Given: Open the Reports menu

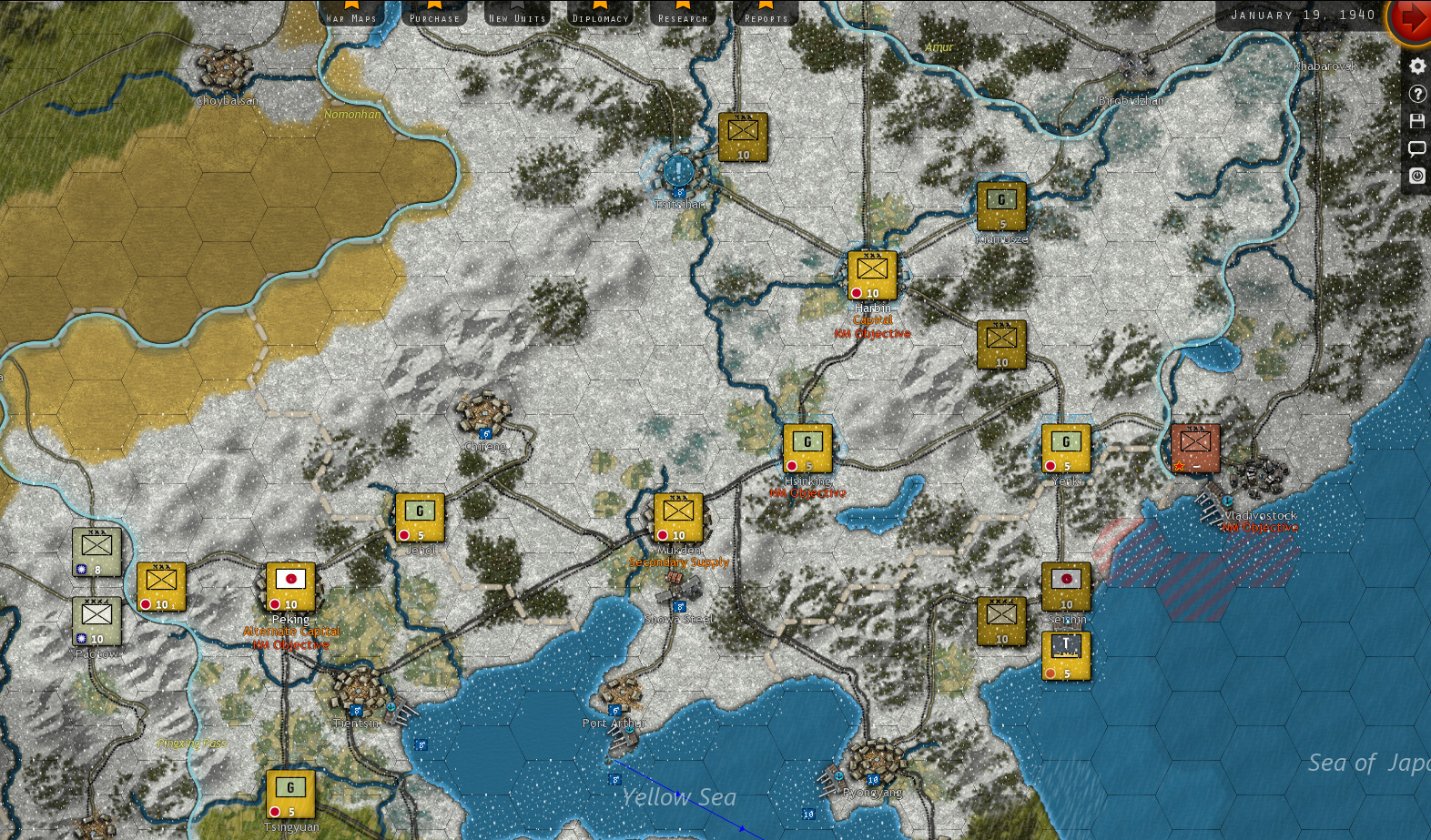Looking at the screenshot, I should [765, 15].
